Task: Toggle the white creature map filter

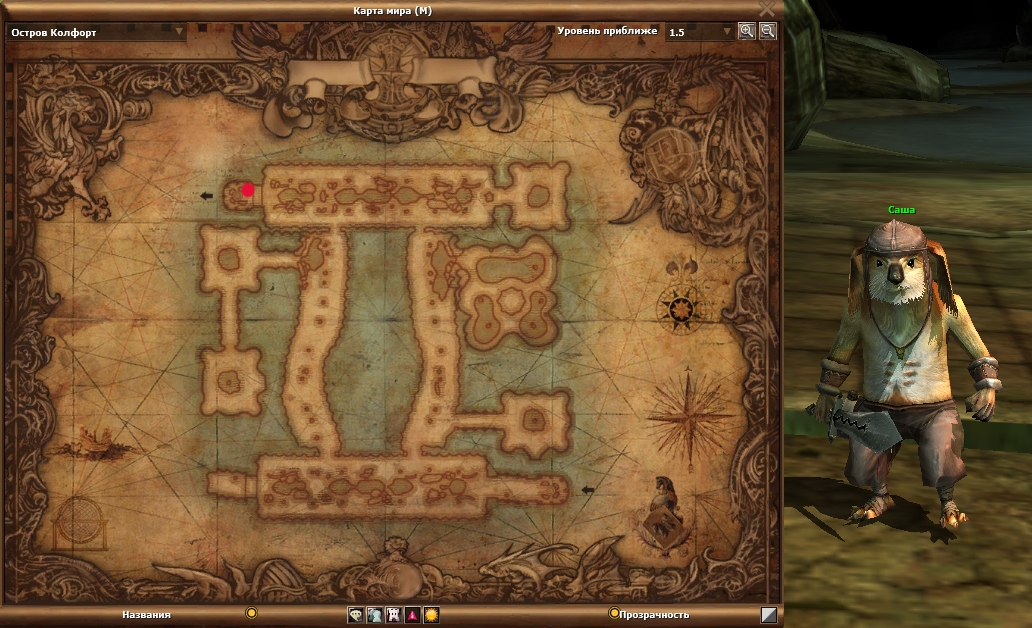Action: pos(393,615)
